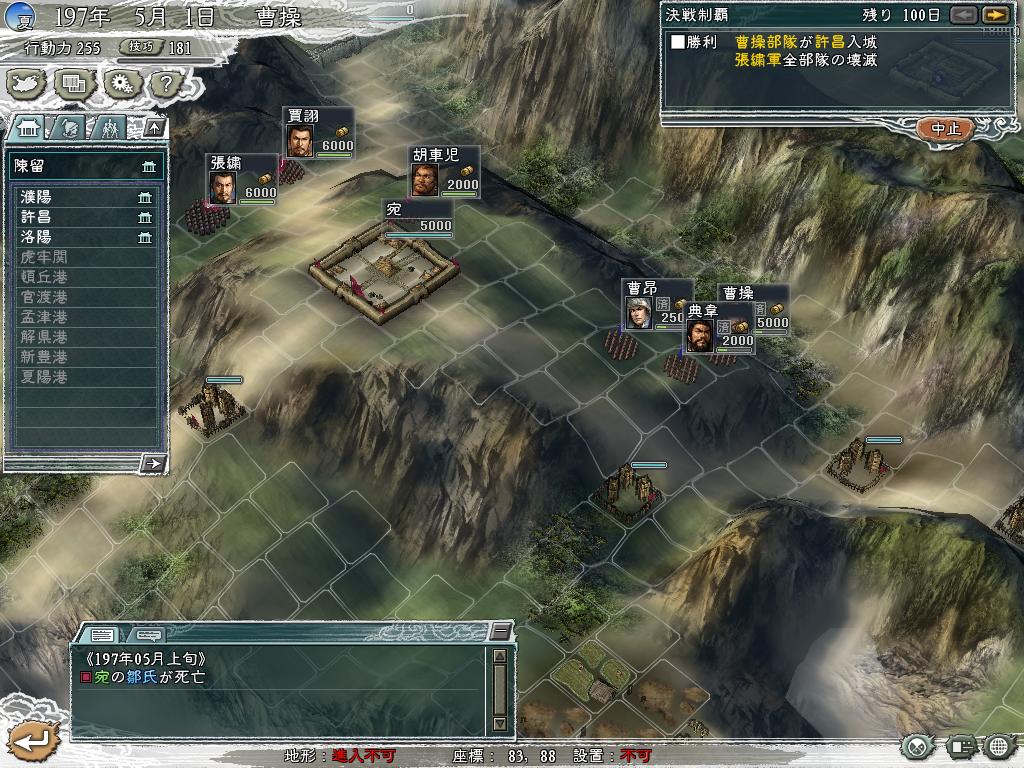
Task: Collapse the list panel with up arrow
Action: click(153, 127)
